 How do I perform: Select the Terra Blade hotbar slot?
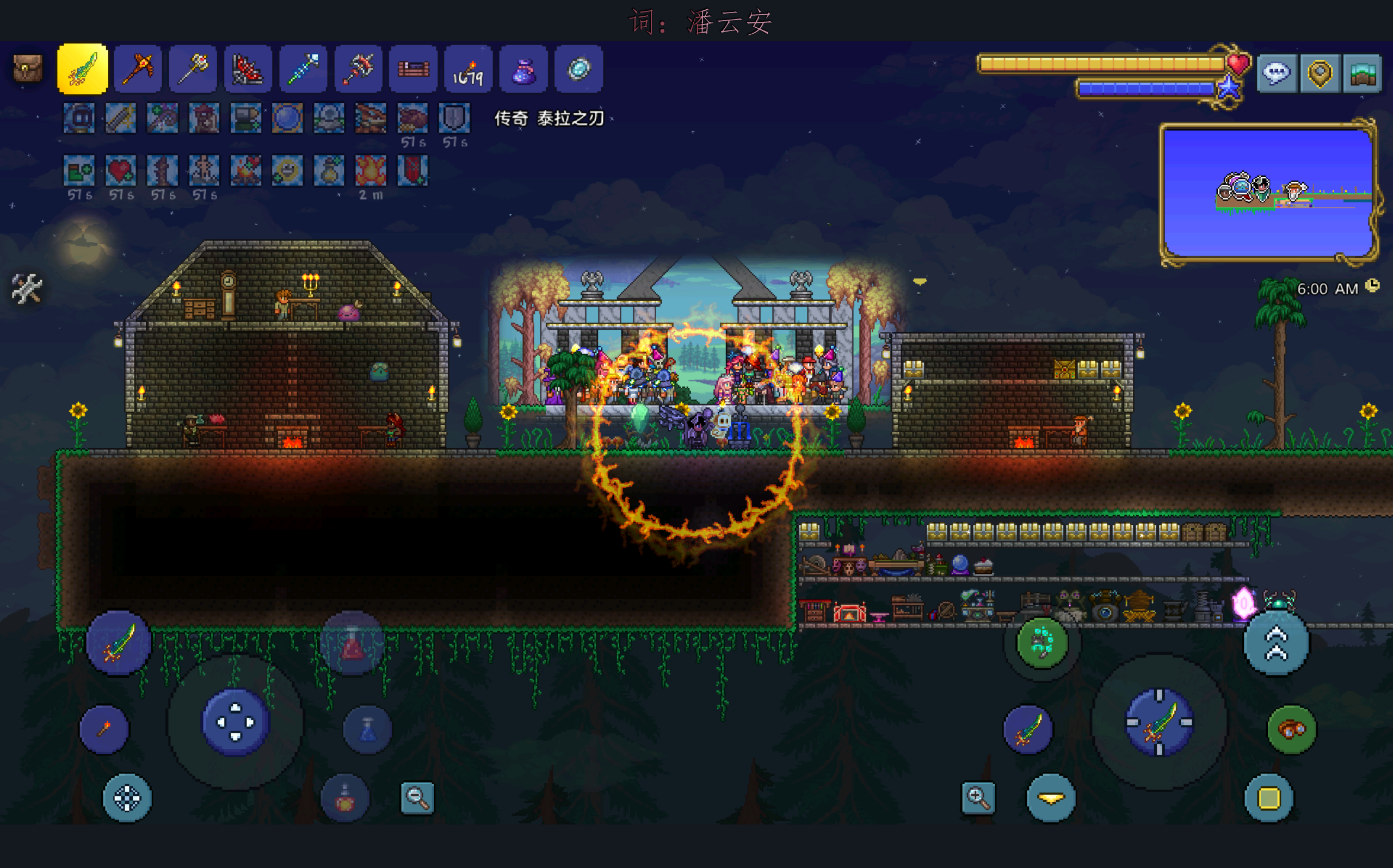[x=83, y=69]
